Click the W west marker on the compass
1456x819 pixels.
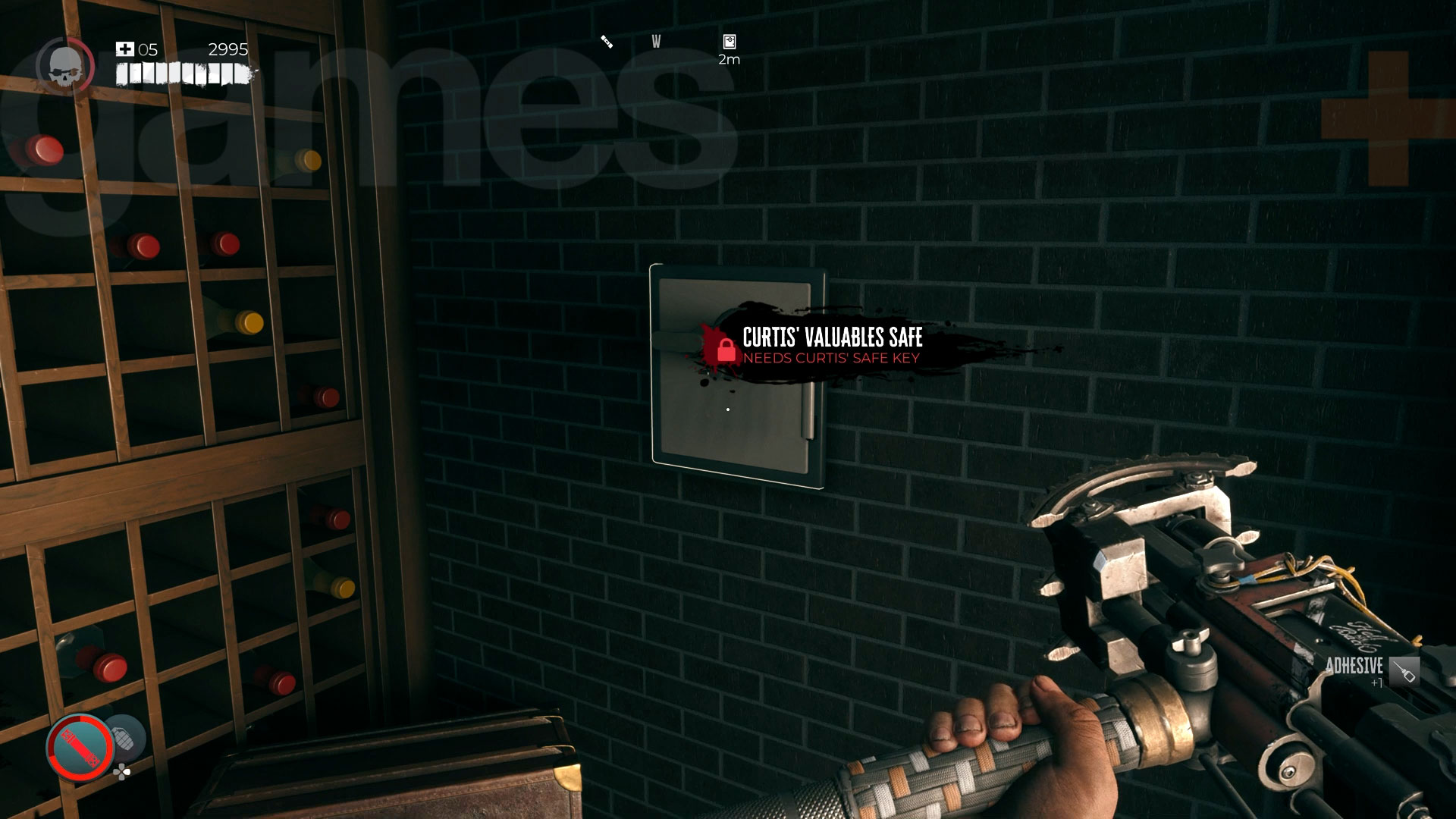point(655,42)
